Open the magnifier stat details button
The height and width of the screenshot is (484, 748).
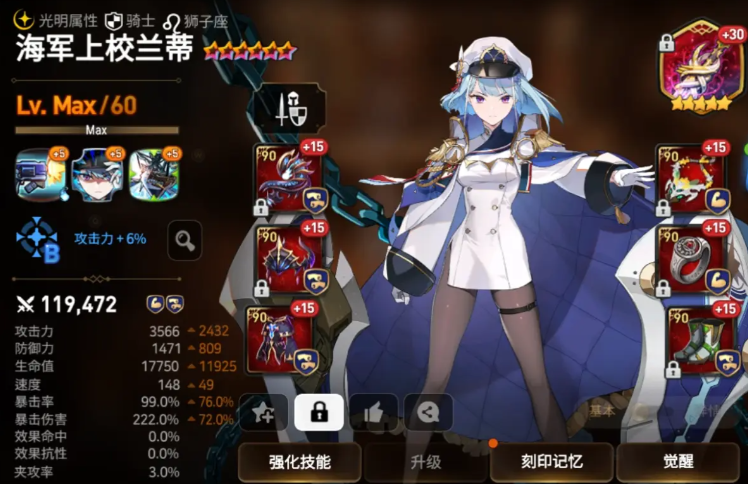pyautogui.click(x=184, y=239)
